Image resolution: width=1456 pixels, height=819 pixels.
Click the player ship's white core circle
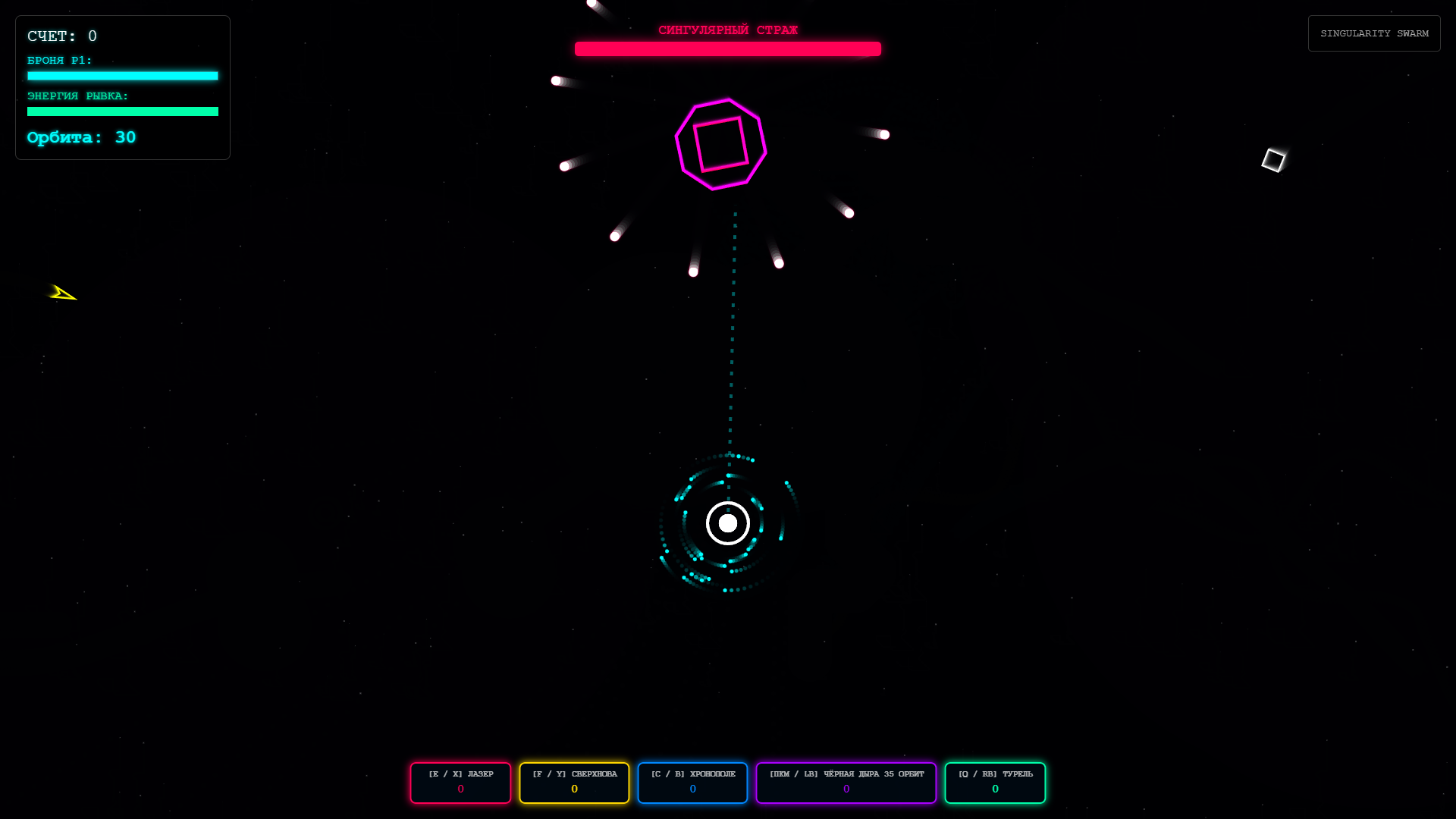[726, 522]
